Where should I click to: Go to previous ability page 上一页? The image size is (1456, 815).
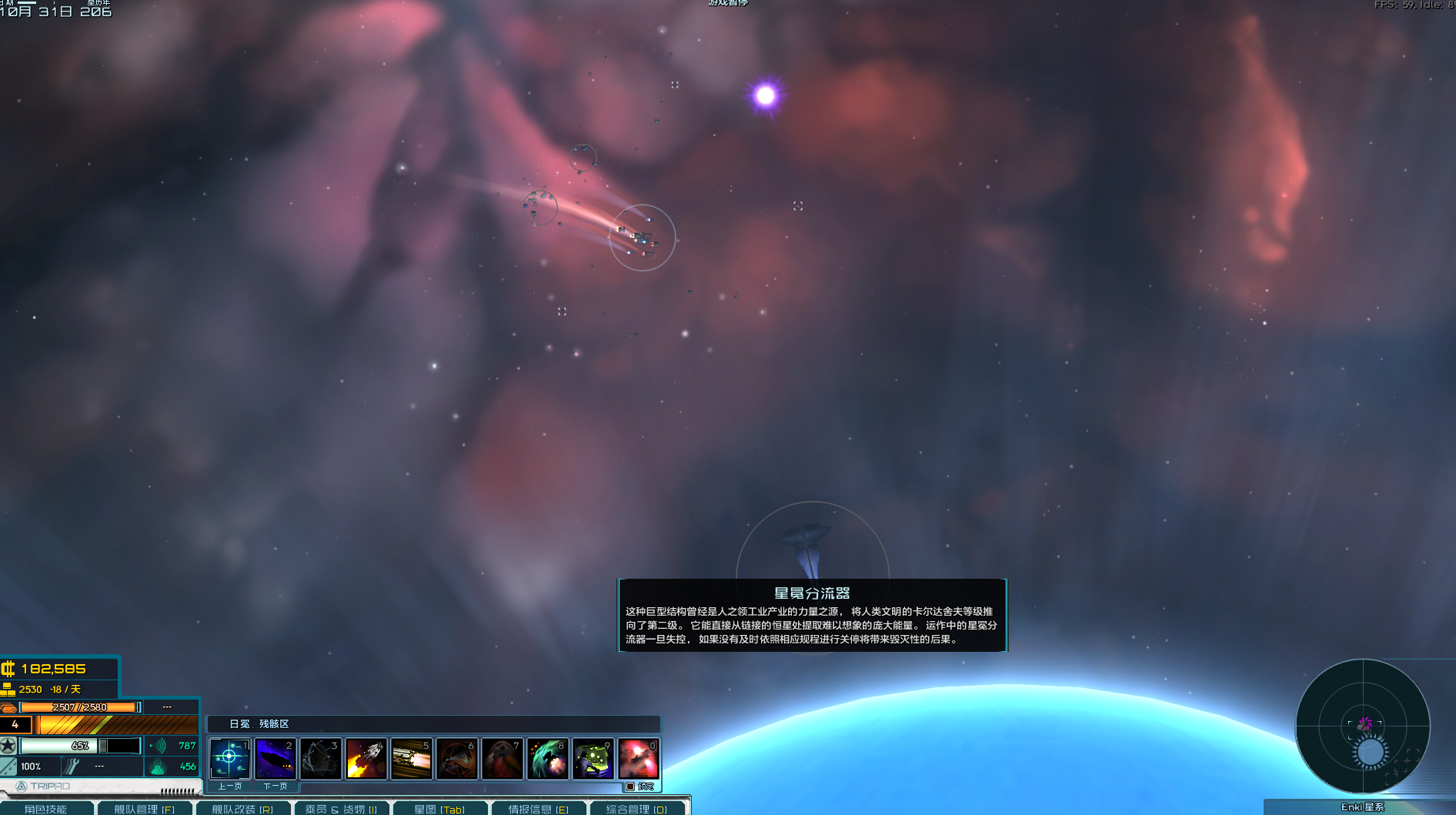pyautogui.click(x=229, y=787)
